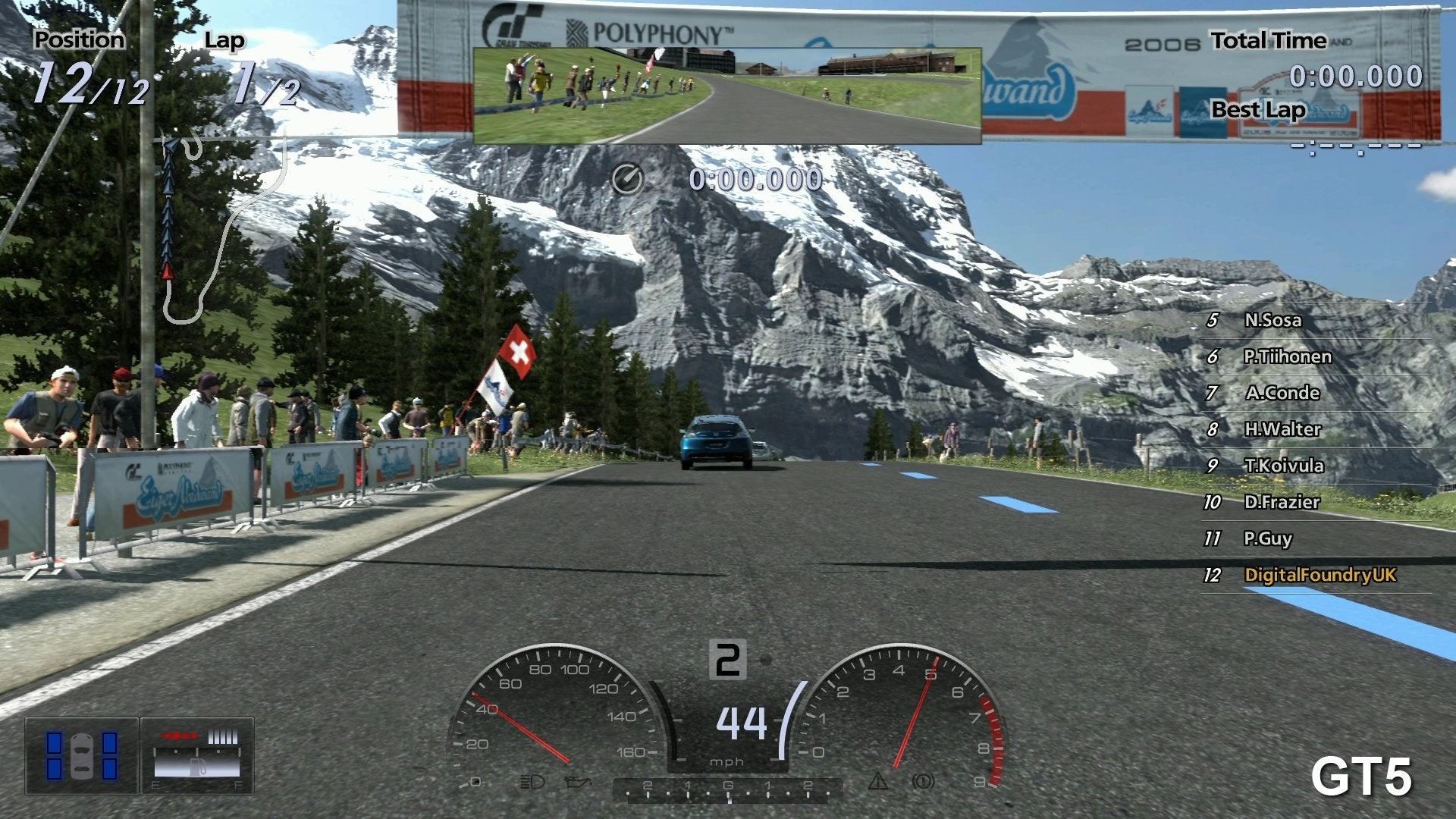The image size is (1456, 819).
Task: Select the oil can warning icon
Action: tap(577, 782)
